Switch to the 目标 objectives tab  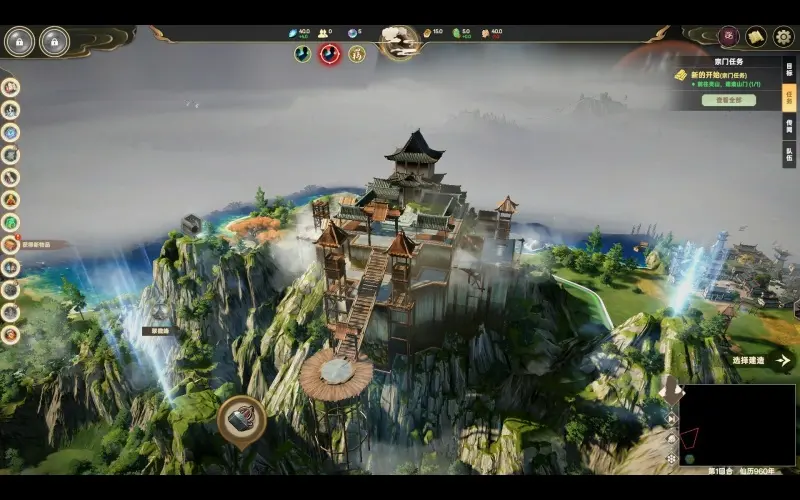(789, 69)
